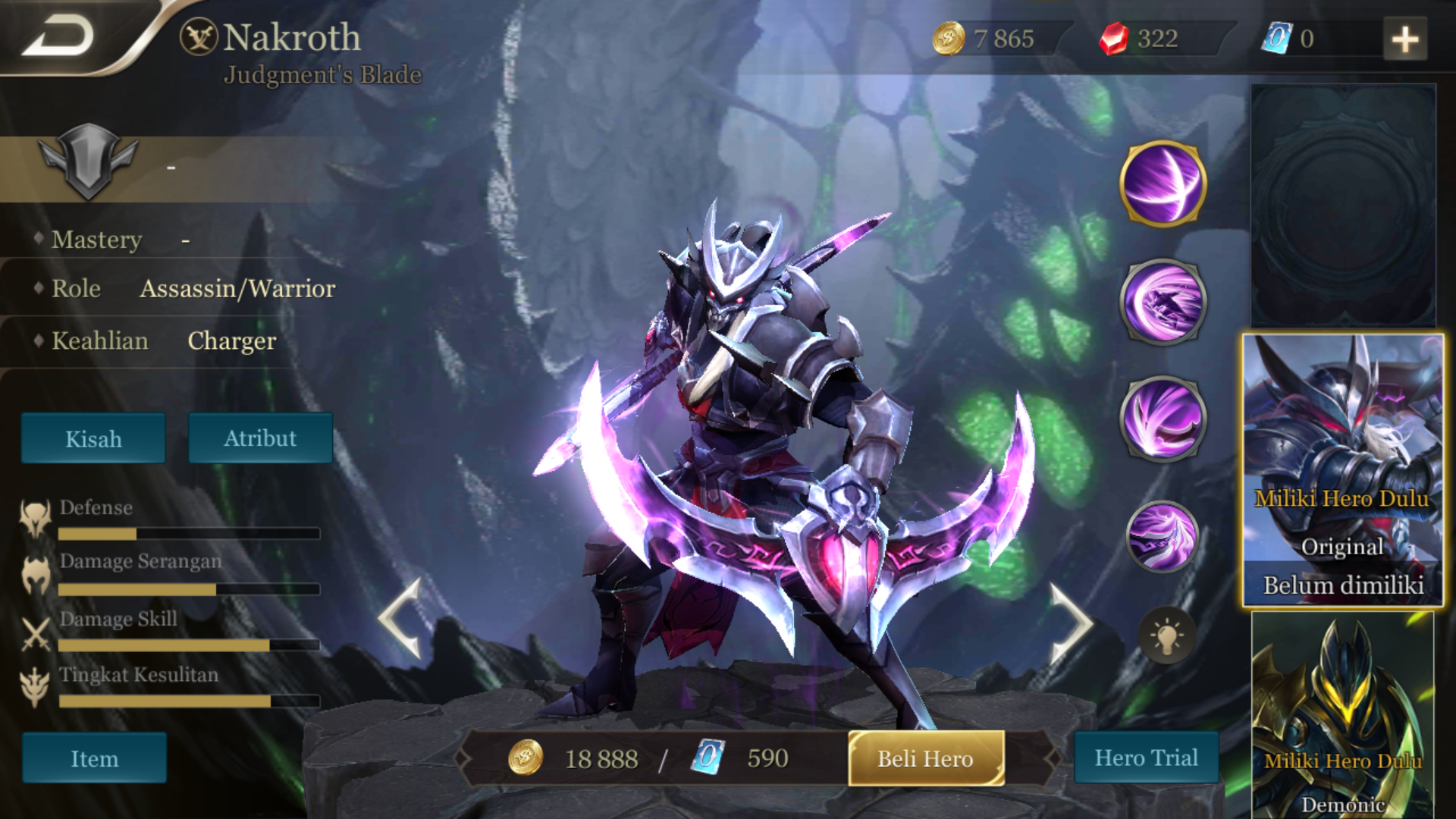Tap the lightbulb hint icon
Image resolution: width=1456 pixels, height=819 pixels.
pos(1166,635)
